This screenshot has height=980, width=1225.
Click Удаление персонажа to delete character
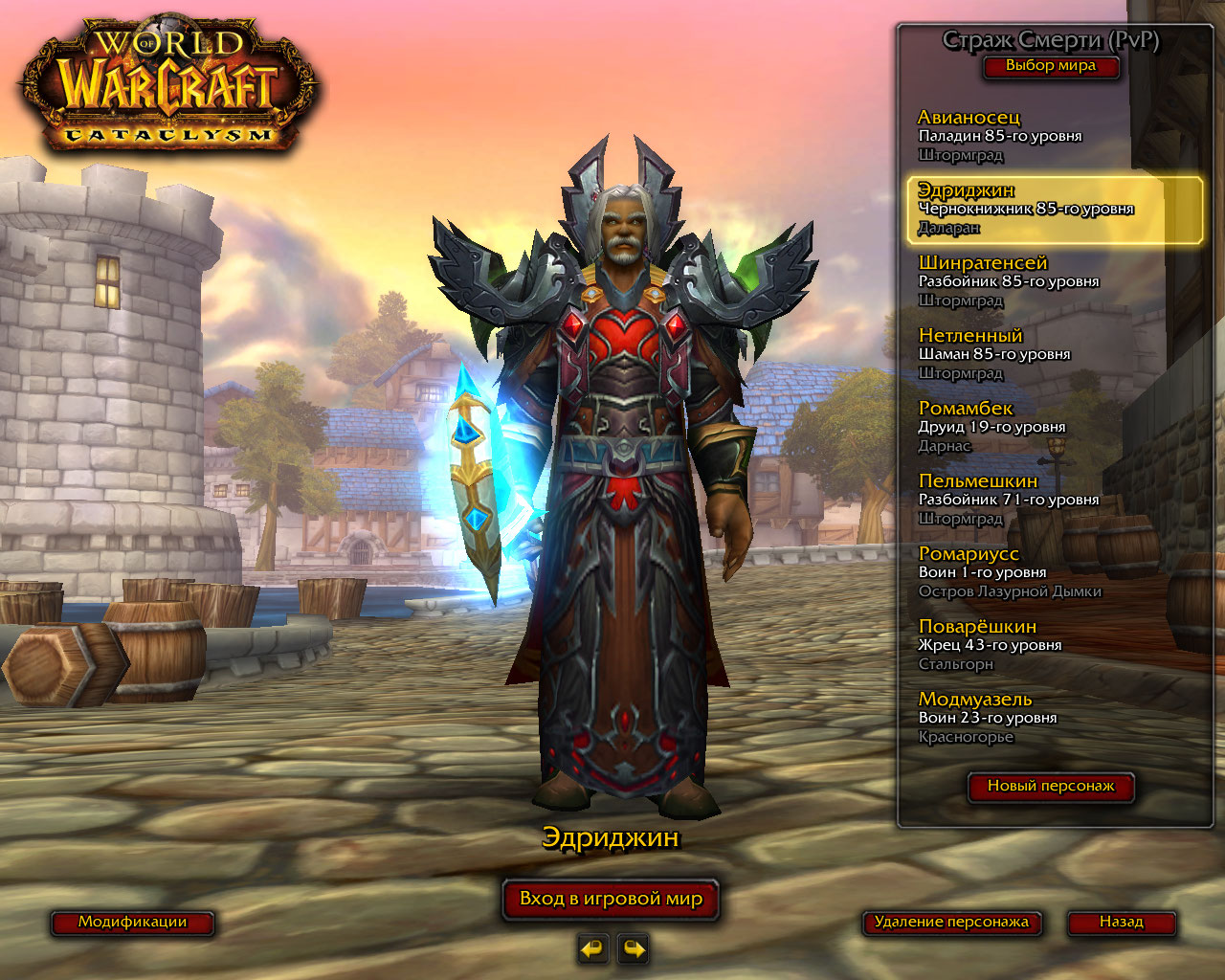pos(951,923)
